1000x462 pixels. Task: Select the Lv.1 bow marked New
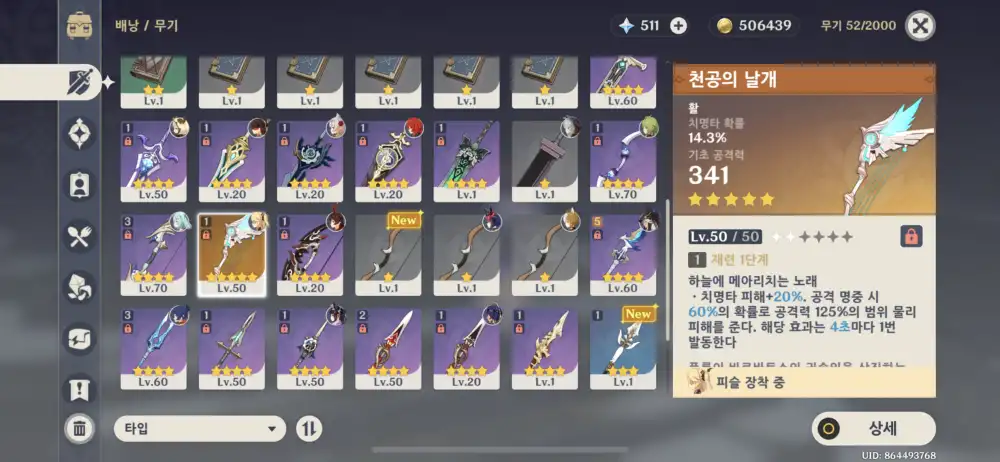click(389, 253)
